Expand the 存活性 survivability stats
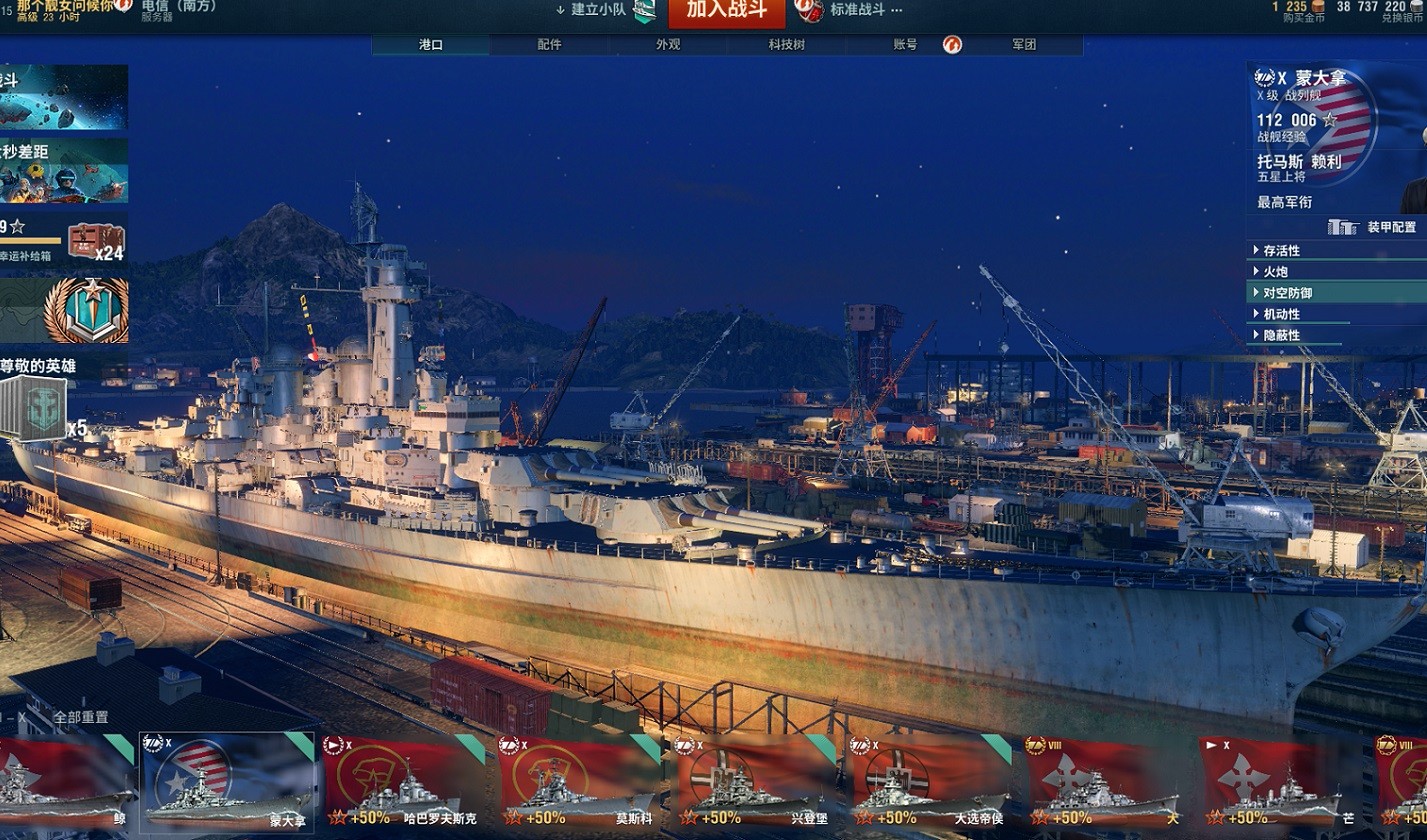 pos(1281,251)
